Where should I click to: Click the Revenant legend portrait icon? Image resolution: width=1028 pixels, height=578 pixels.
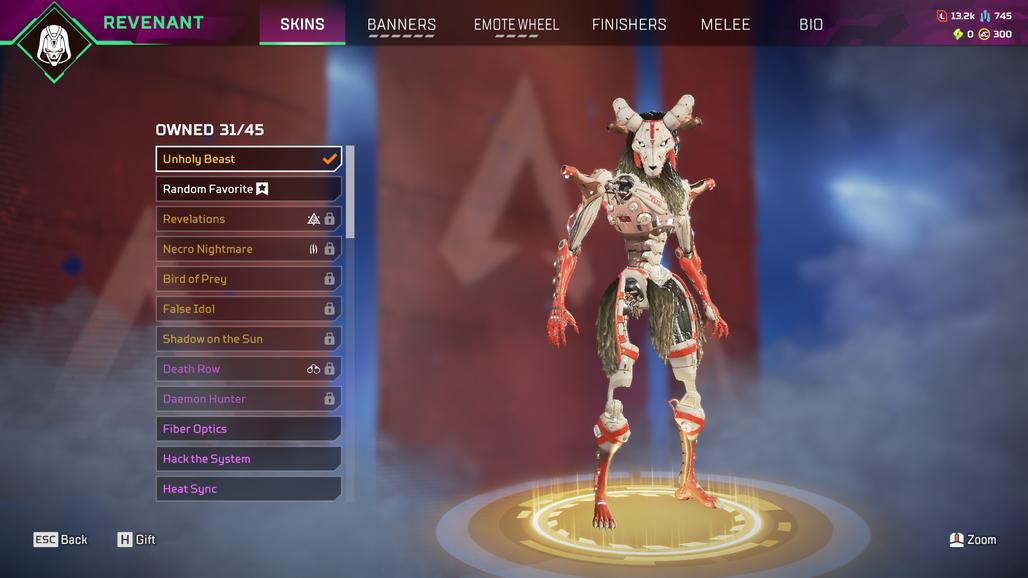(52, 43)
